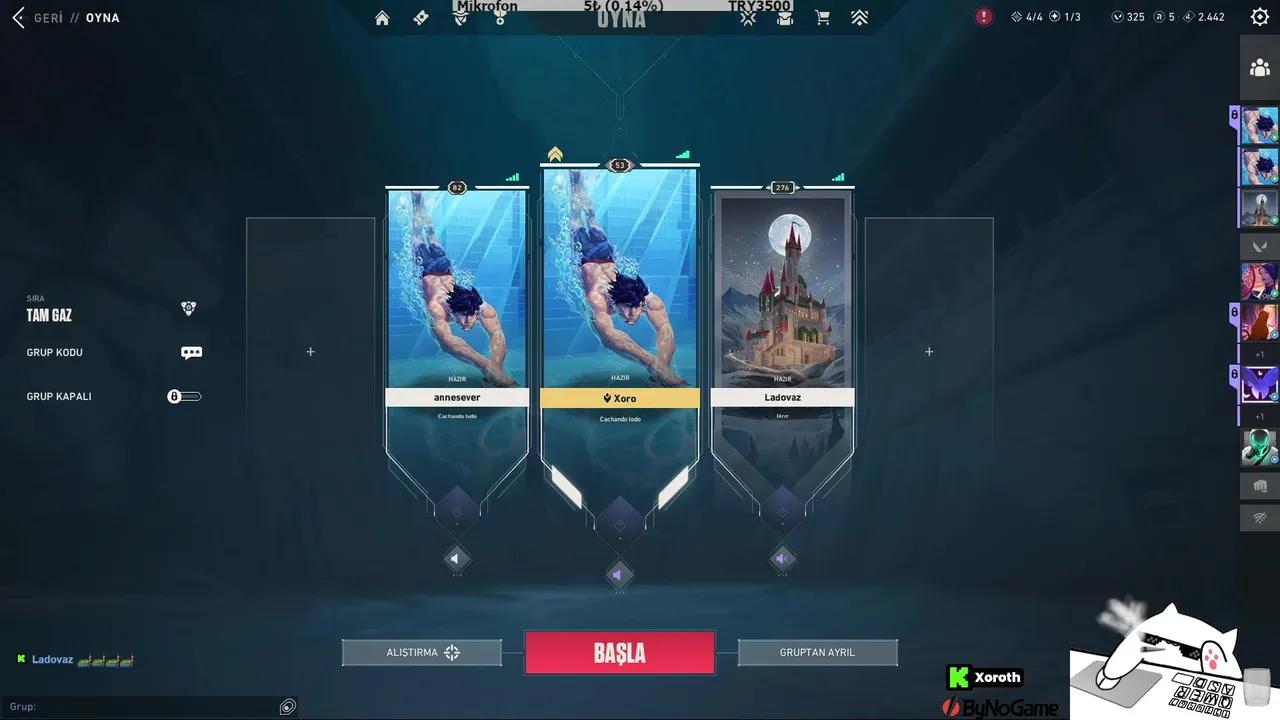The height and width of the screenshot is (720, 1280).
Task: Click the Esports crosshair icon in the top bar
Action: pos(747,17)
